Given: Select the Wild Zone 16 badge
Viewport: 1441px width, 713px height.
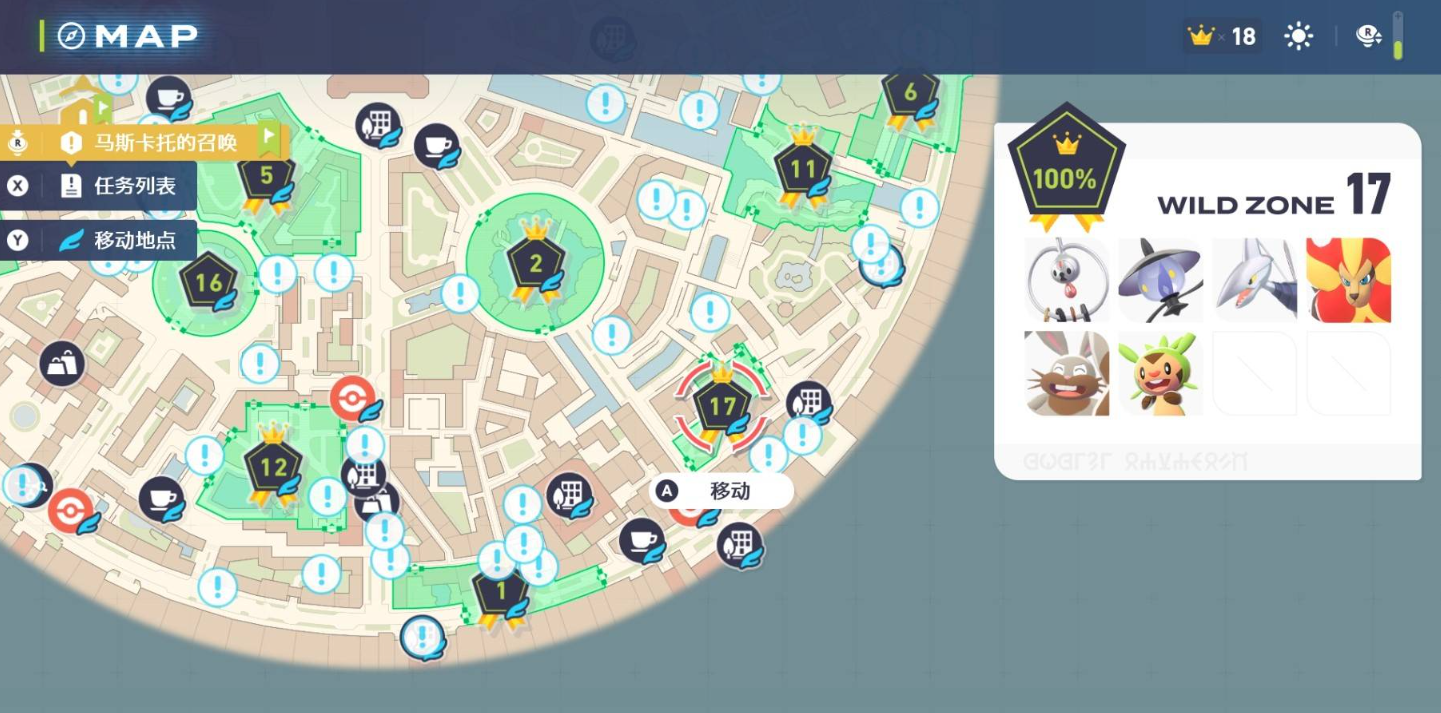Looking at the screenshot, I should [208, 283].
